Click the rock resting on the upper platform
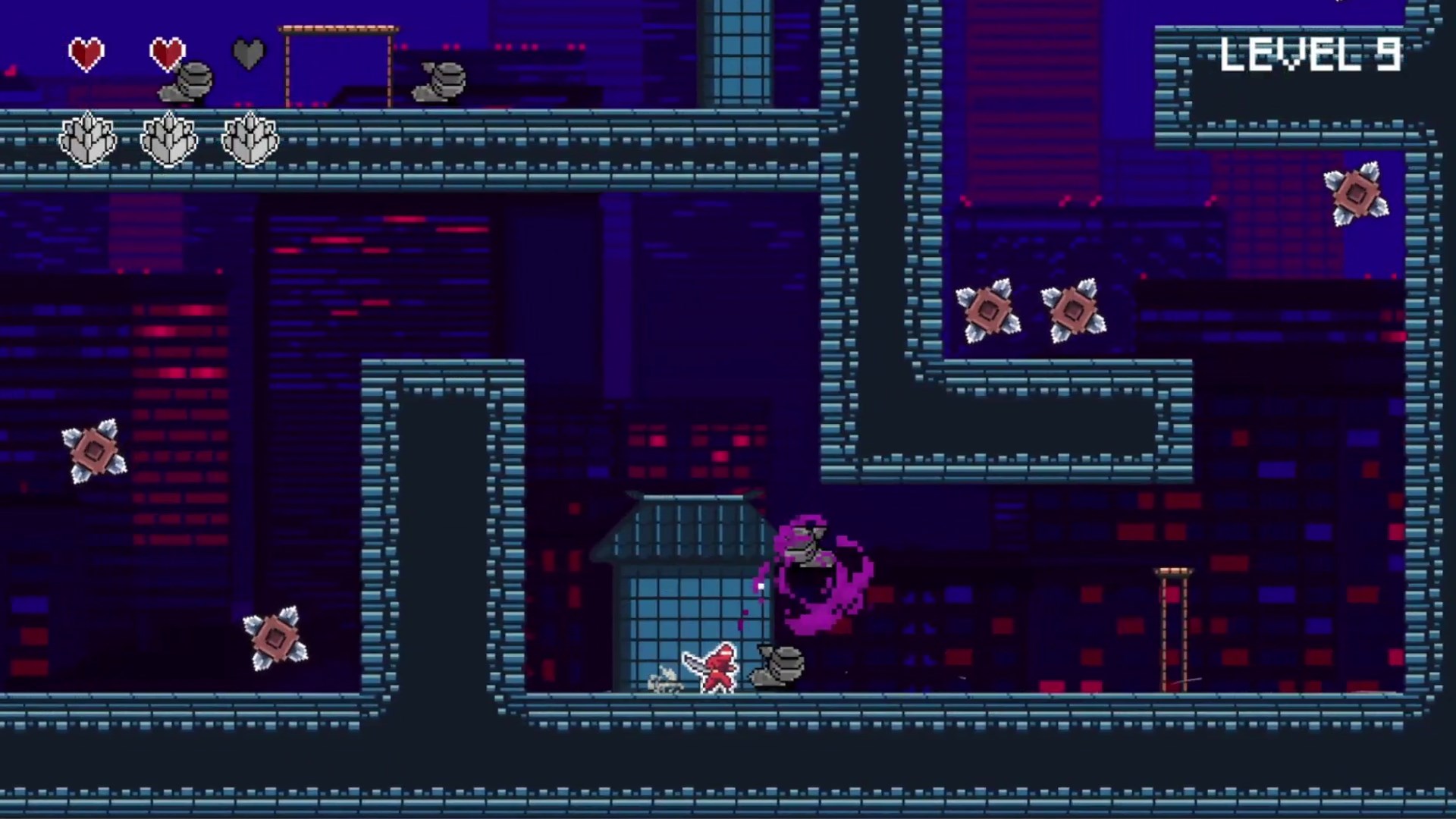 (x=440, y=80)
